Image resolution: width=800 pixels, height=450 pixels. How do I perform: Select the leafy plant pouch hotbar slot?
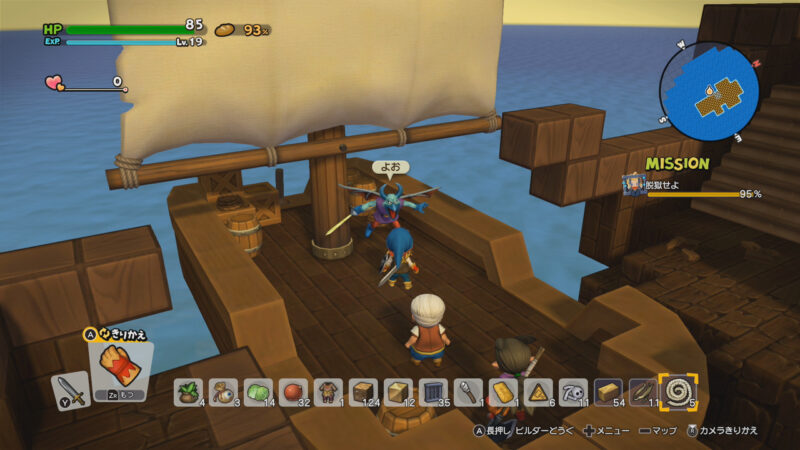pos(189,391)
